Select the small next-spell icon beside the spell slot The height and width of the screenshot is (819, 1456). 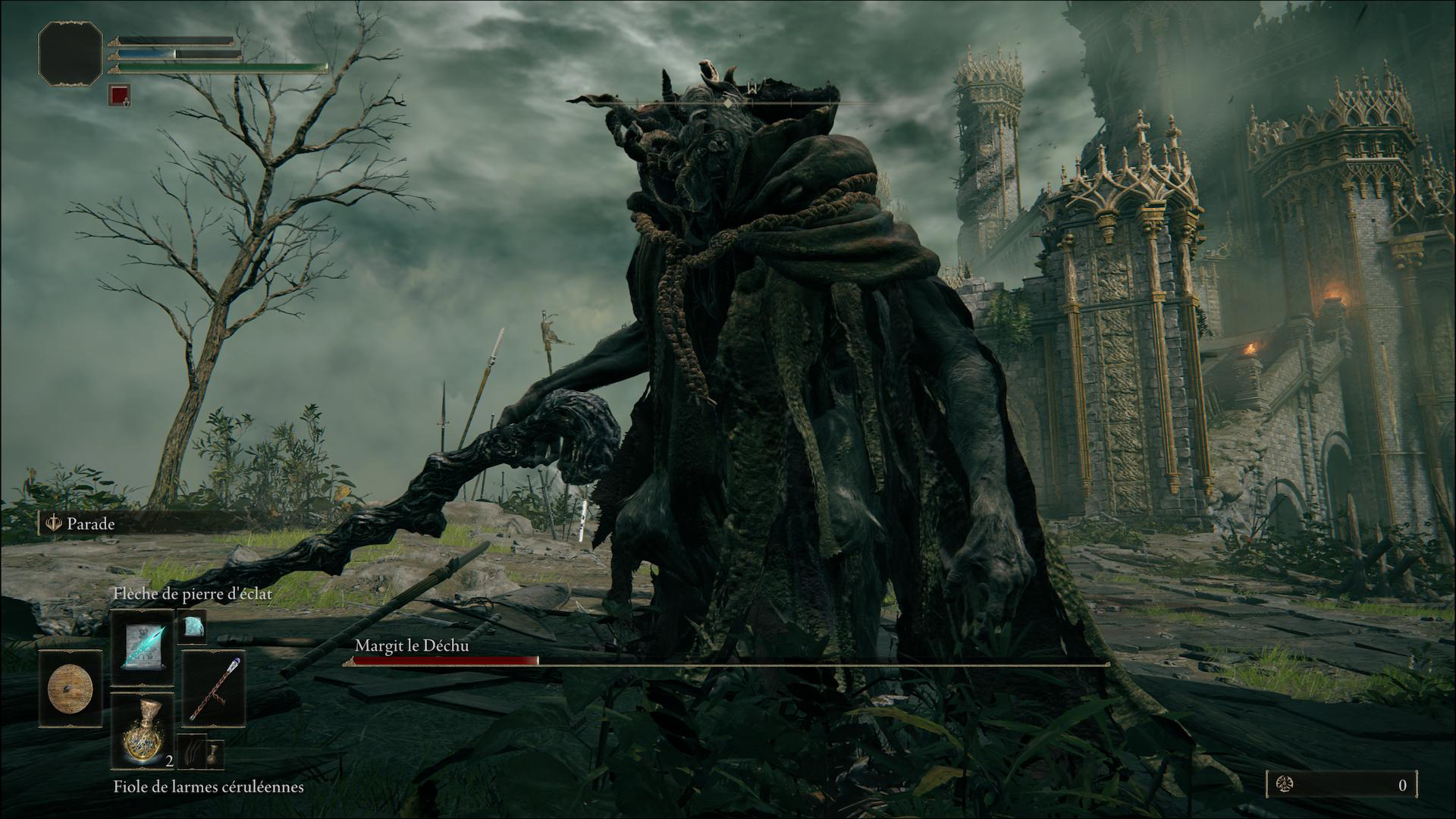(x=191, y=626)
